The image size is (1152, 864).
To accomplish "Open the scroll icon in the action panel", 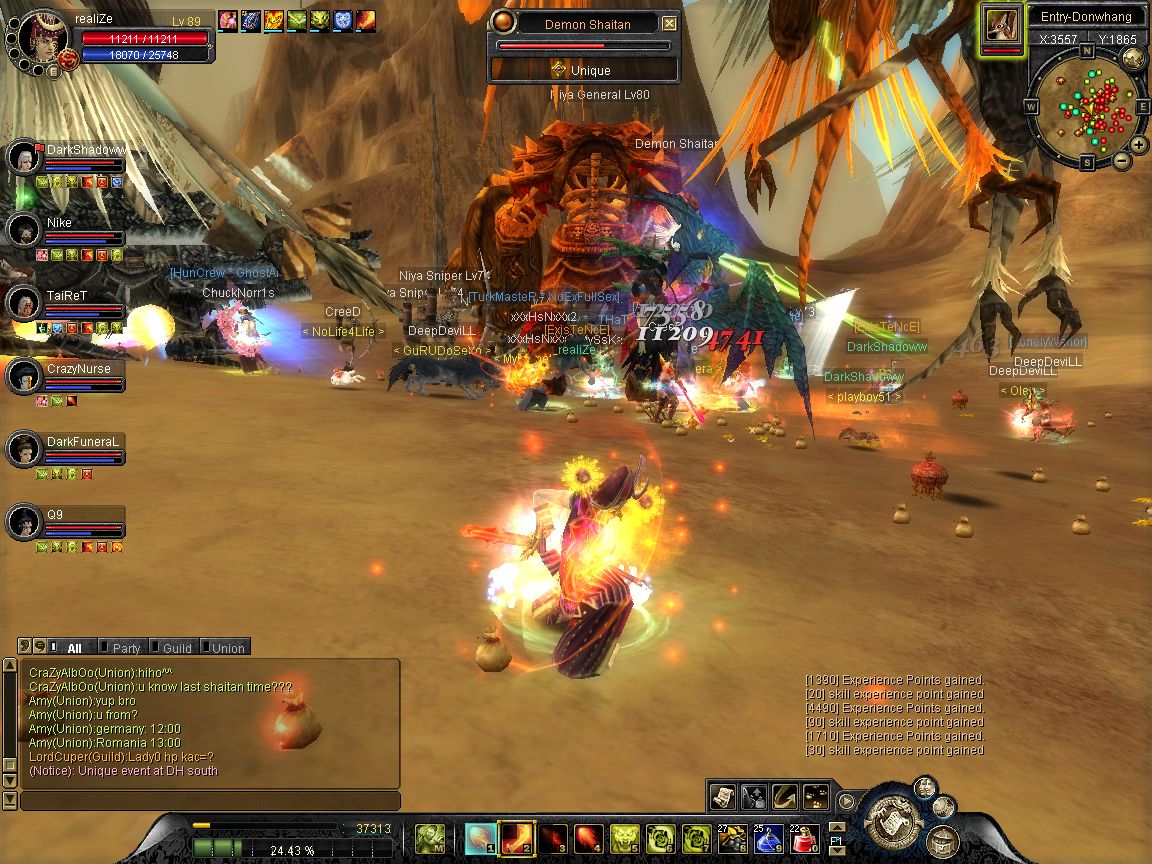I will coord(722,797).
